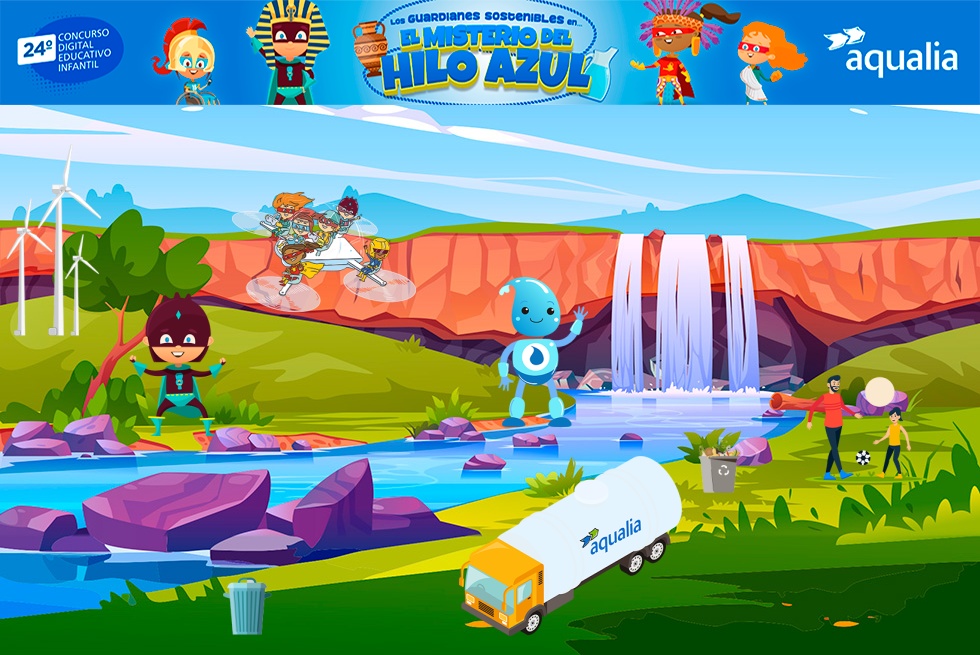Click the aqualia logo in the header
The height and width of the screenshot is (655, 980).
890,53
